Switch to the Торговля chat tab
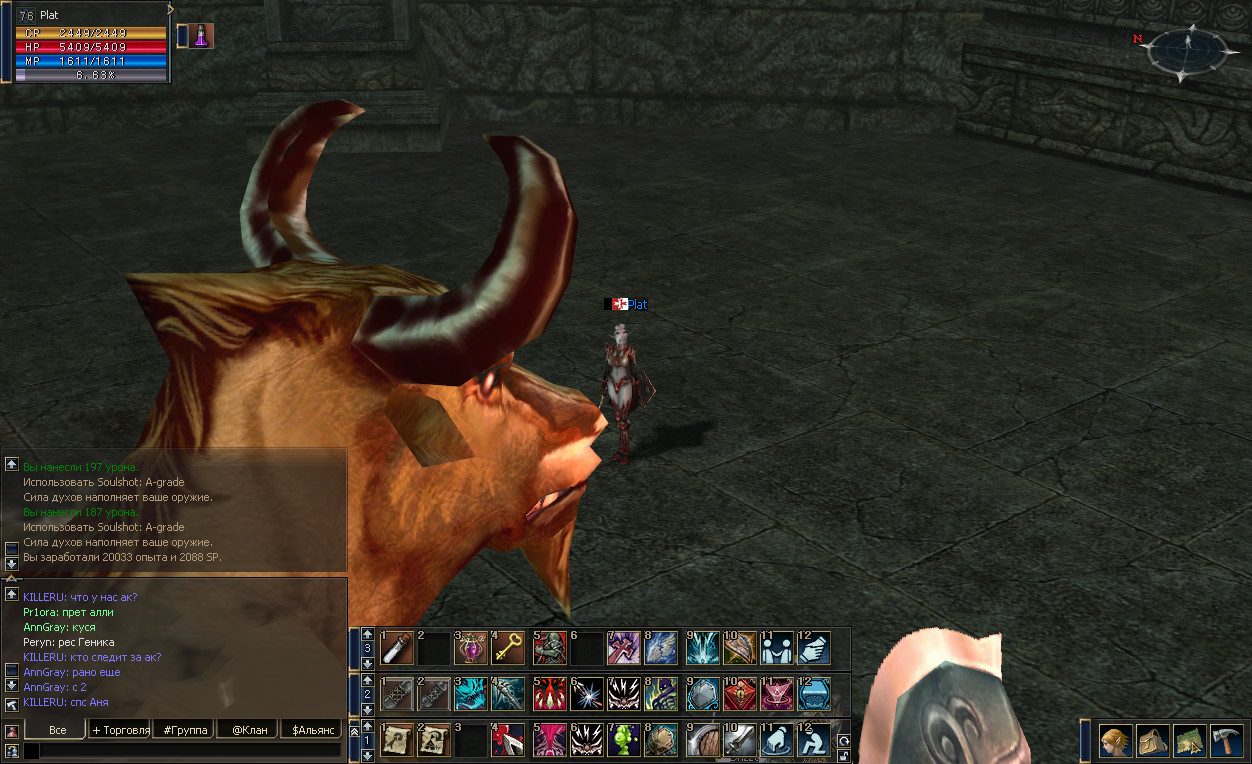This screenshot has width=1252, height=764. pyautogui.click(x=120, y=730)
